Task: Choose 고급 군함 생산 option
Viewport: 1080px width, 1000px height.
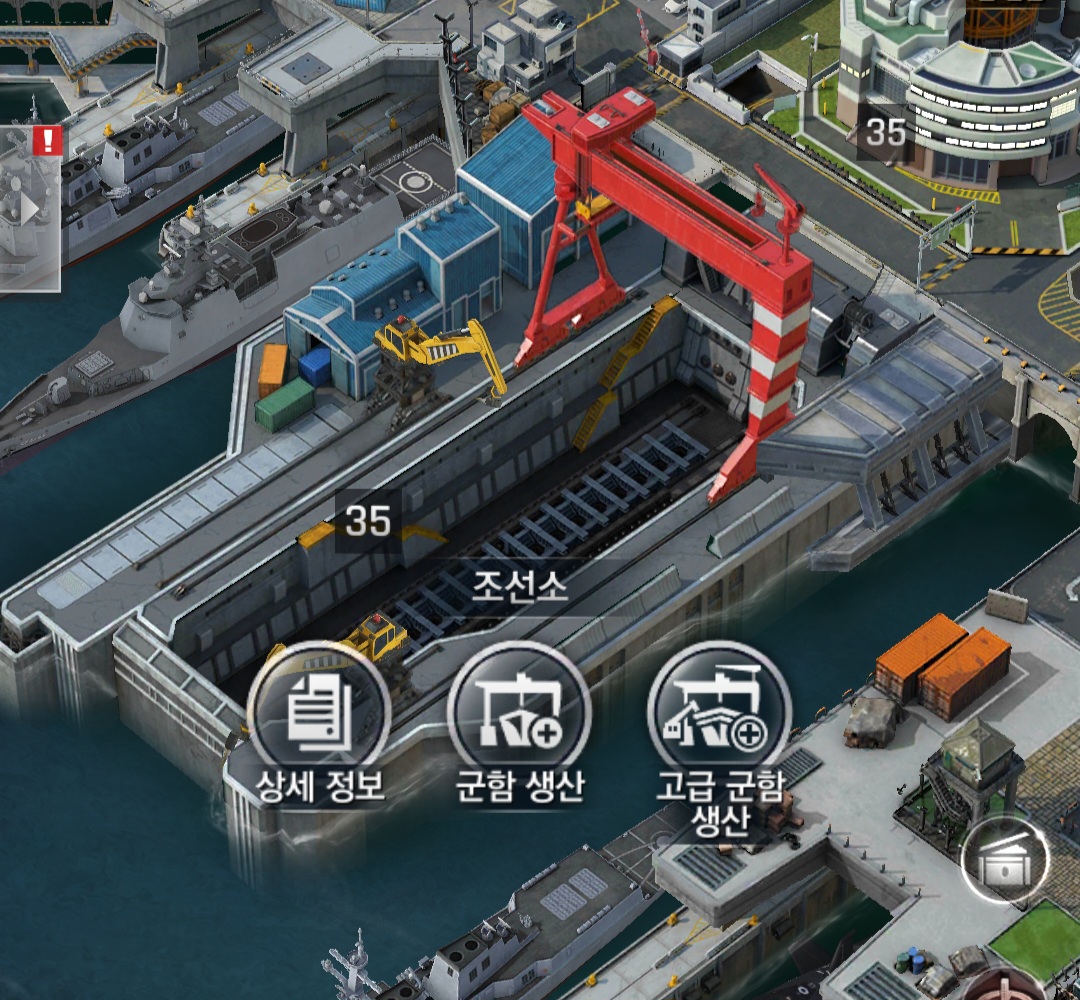Action: pos(719,714)
